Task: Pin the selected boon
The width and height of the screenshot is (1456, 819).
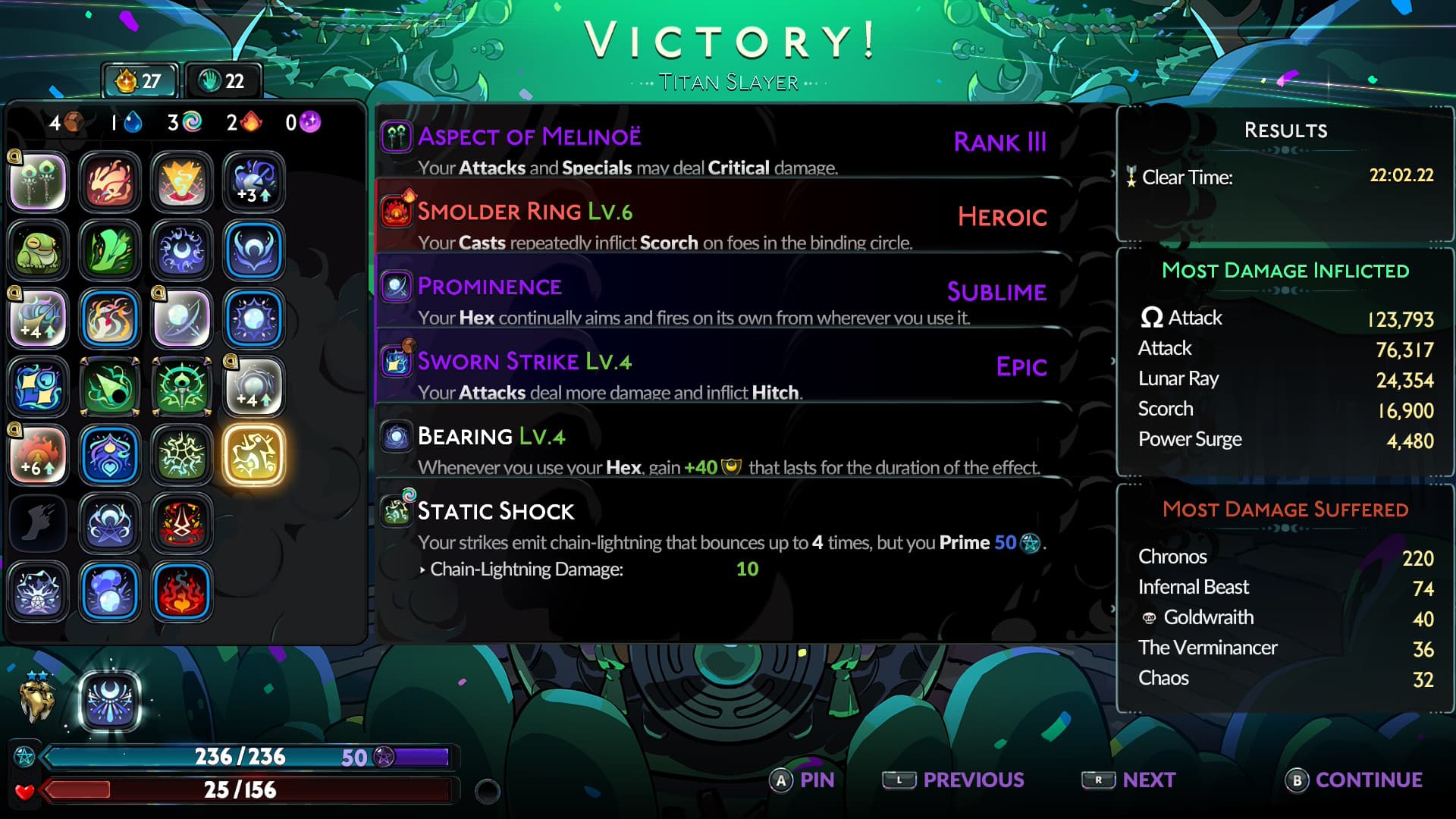Action: click(802, 780)
